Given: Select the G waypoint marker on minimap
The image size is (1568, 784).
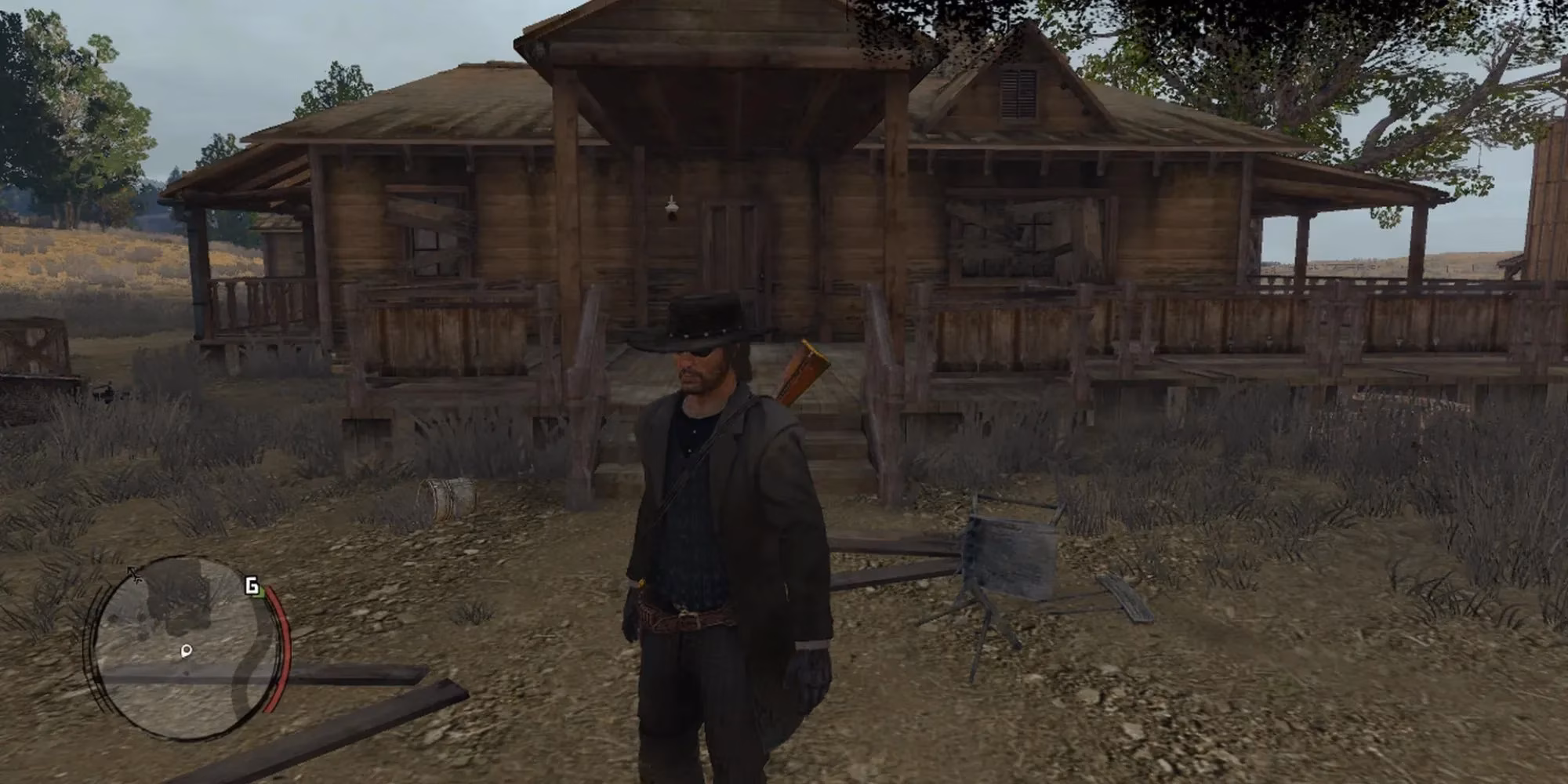Looking at the screenshot, I should 251,586.
